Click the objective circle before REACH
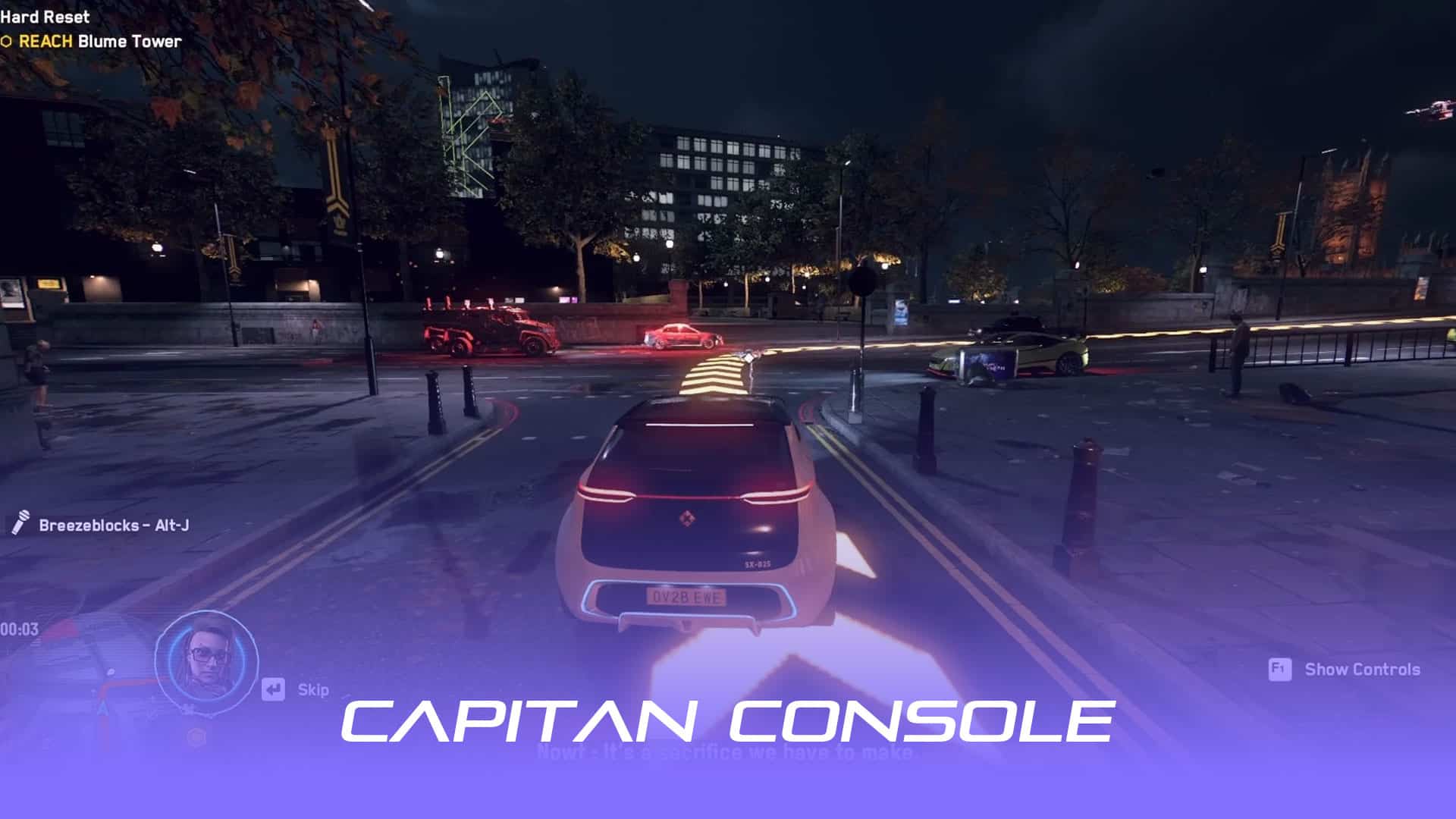 point(7,42)
